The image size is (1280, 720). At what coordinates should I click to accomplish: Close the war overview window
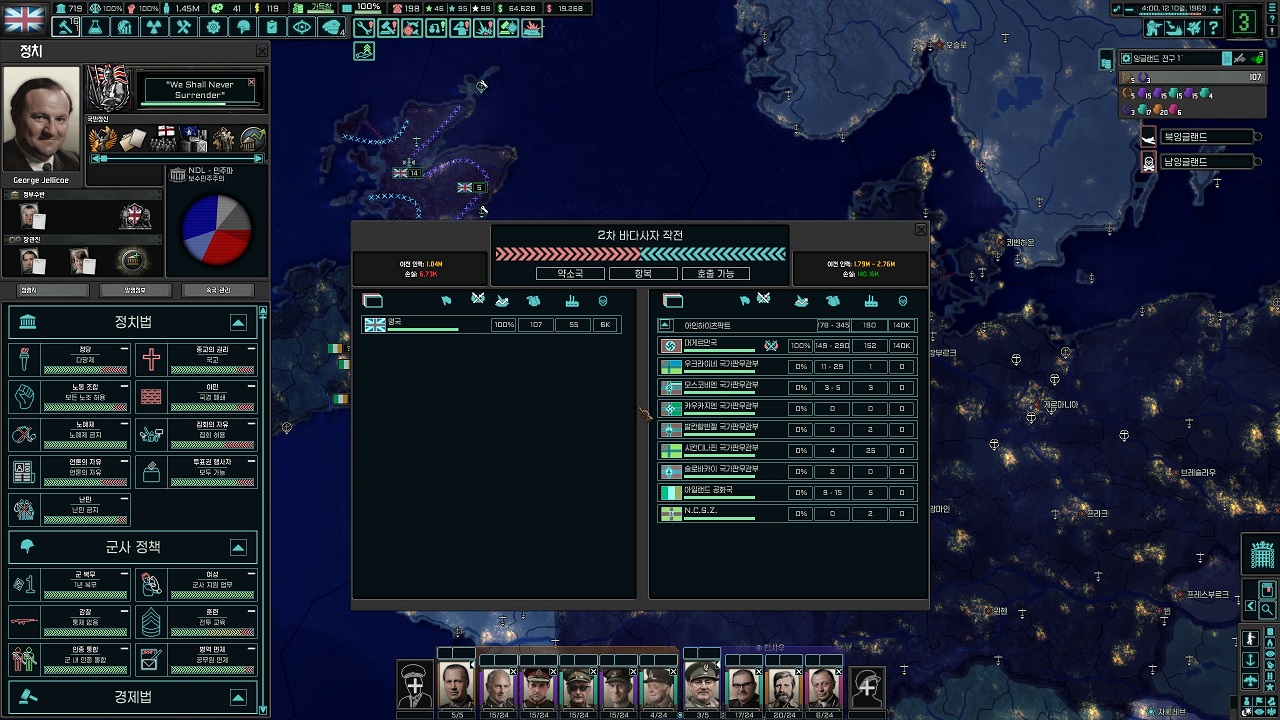coord(921,230)
